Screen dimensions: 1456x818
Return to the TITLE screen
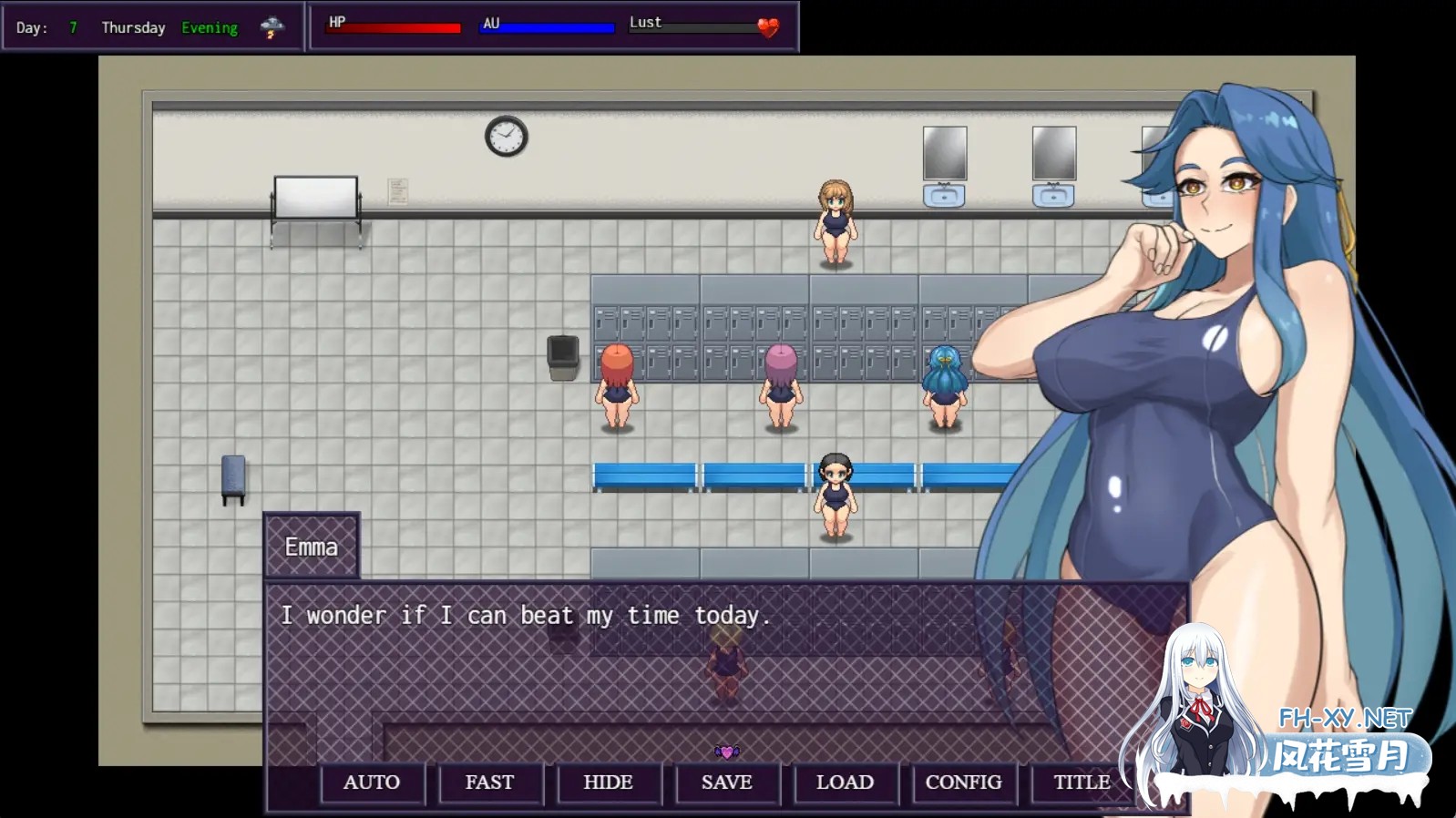click(1082, 782)
